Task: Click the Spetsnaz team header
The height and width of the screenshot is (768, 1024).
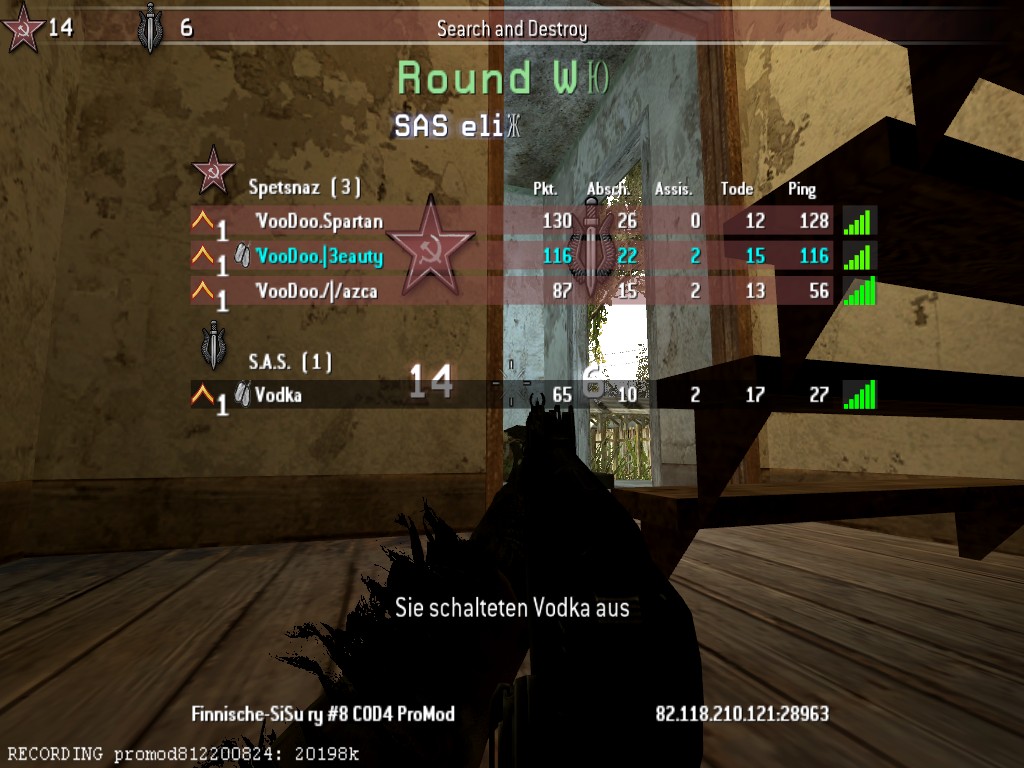Action: coord(304,187)
